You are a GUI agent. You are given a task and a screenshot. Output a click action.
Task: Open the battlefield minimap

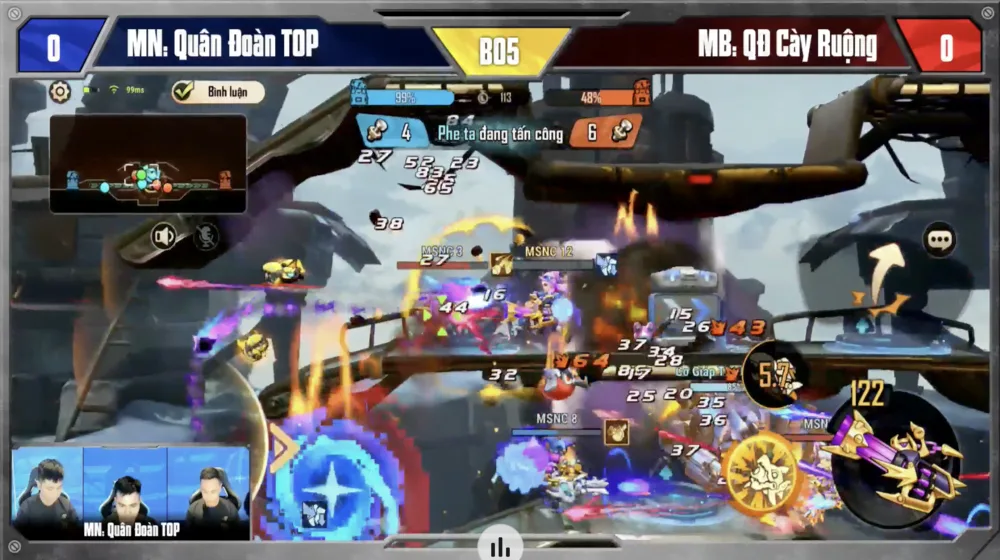coord(148,163)
